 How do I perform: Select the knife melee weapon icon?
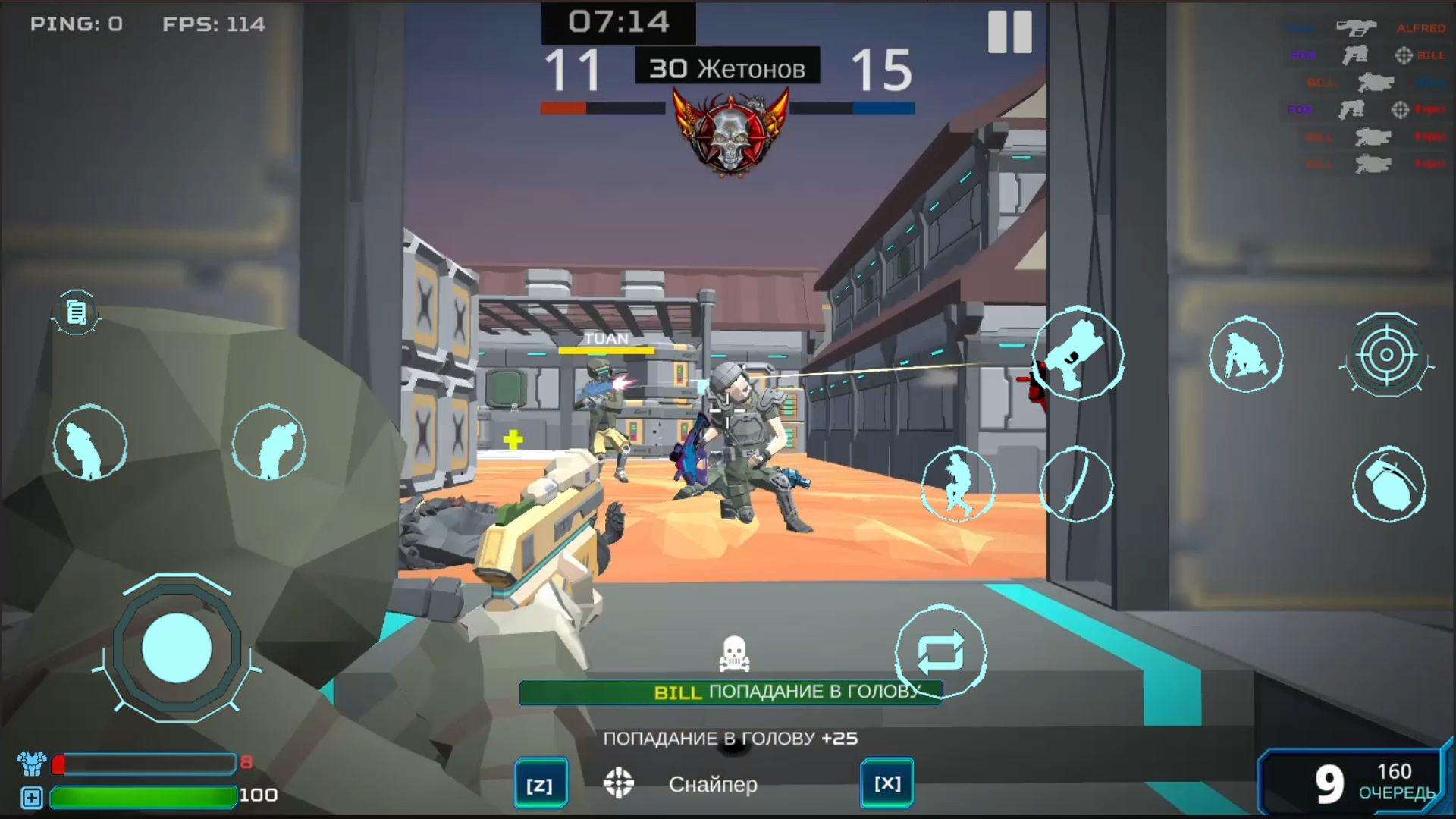(1078, 485)
